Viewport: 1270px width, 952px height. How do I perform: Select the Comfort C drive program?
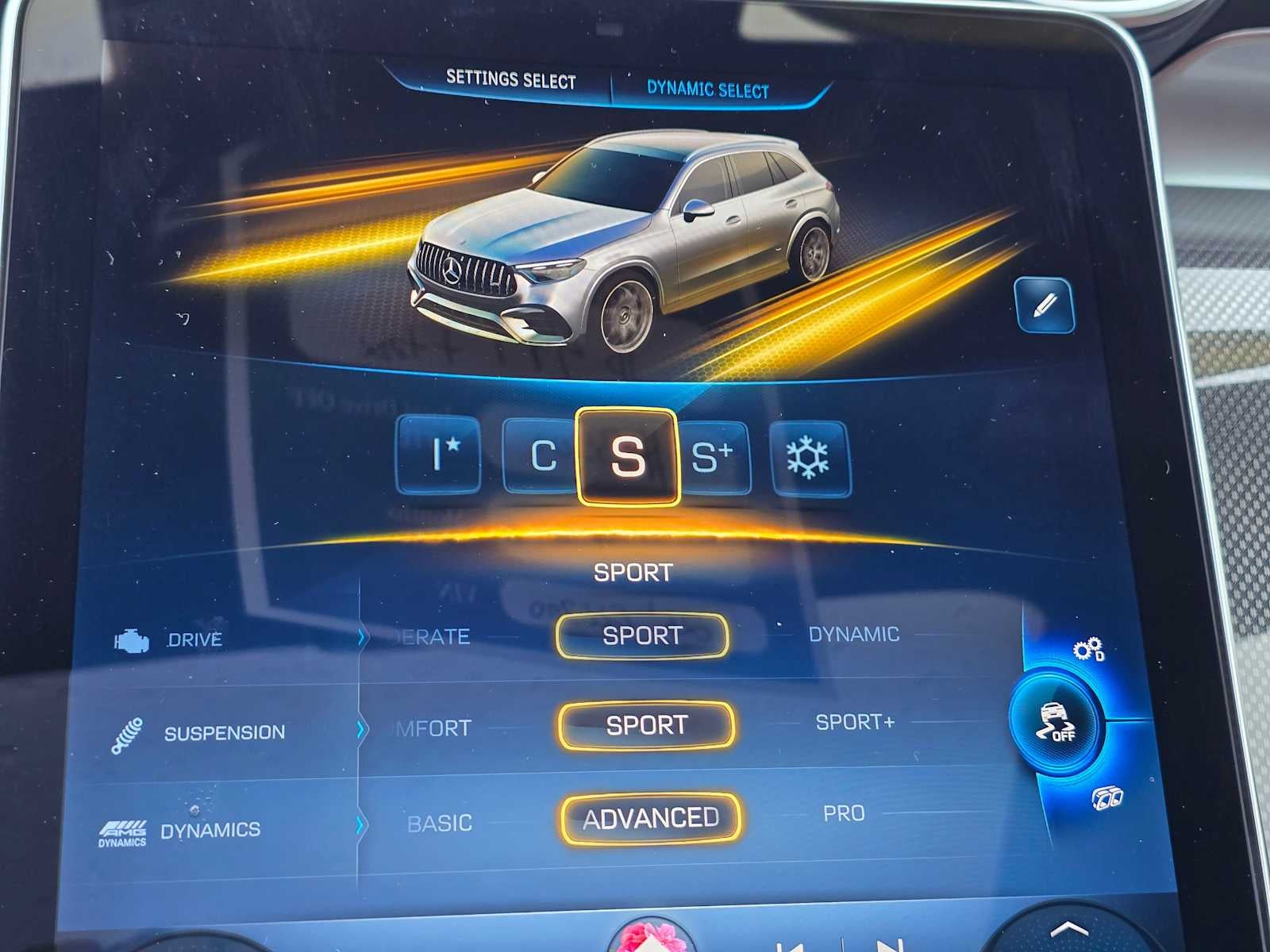(x=544, y=456)
